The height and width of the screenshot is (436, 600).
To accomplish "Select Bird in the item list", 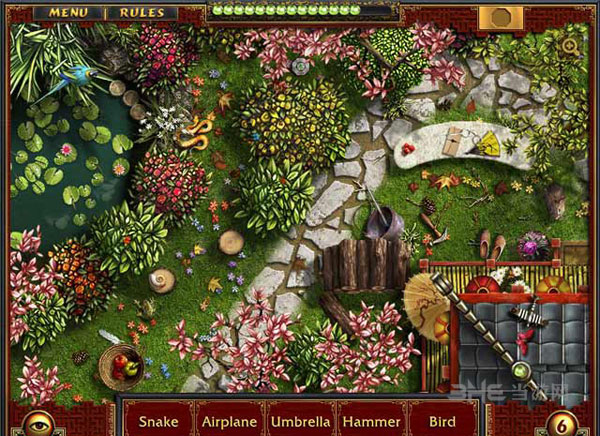I will [x=440, y=421].
